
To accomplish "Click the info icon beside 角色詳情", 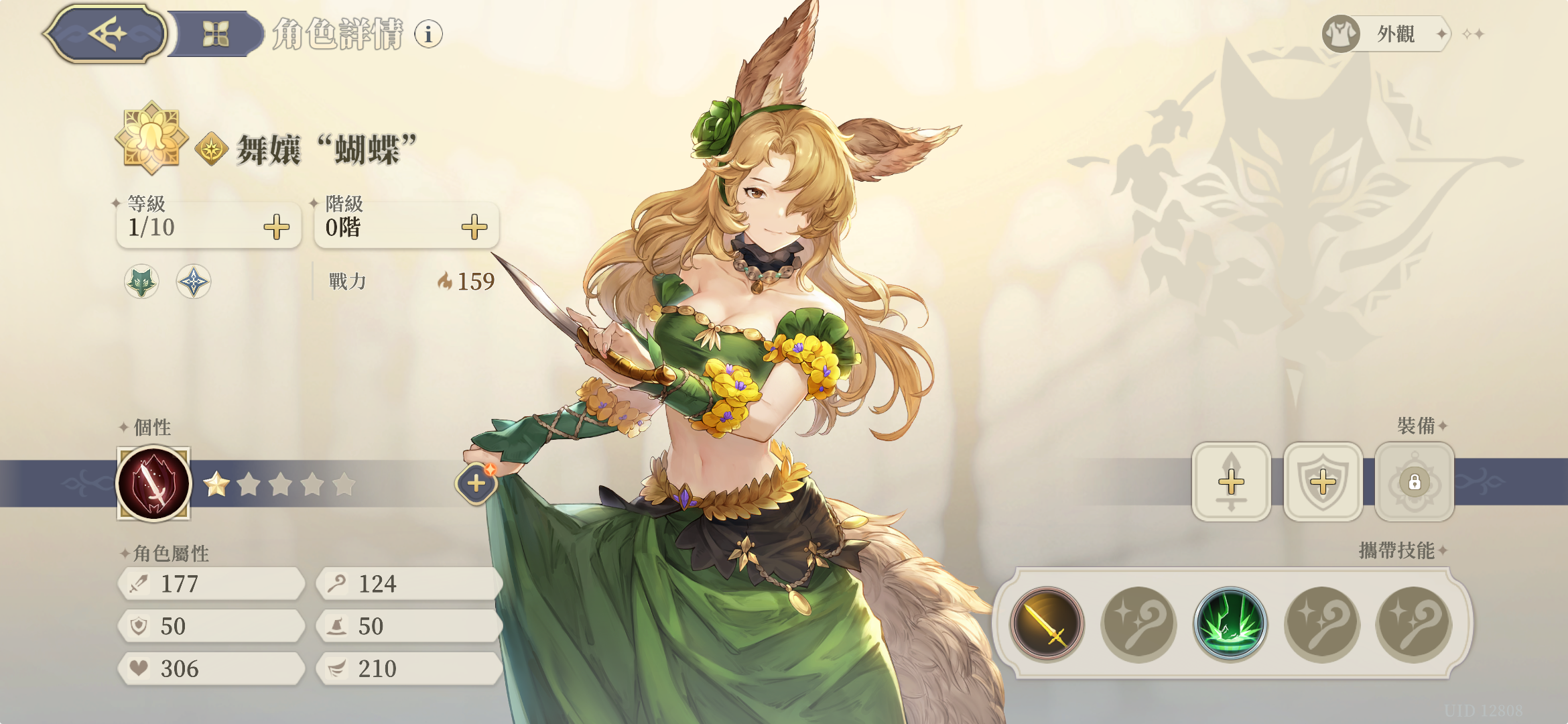I will 428,35.
